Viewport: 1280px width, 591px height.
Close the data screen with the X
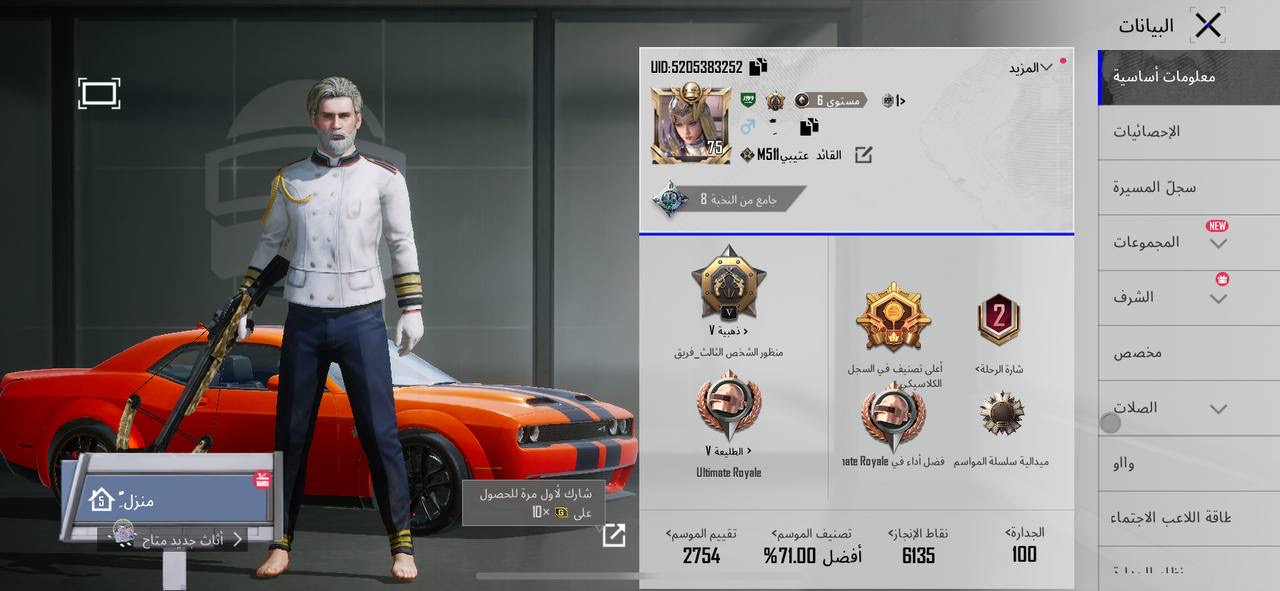[1208, 25]
